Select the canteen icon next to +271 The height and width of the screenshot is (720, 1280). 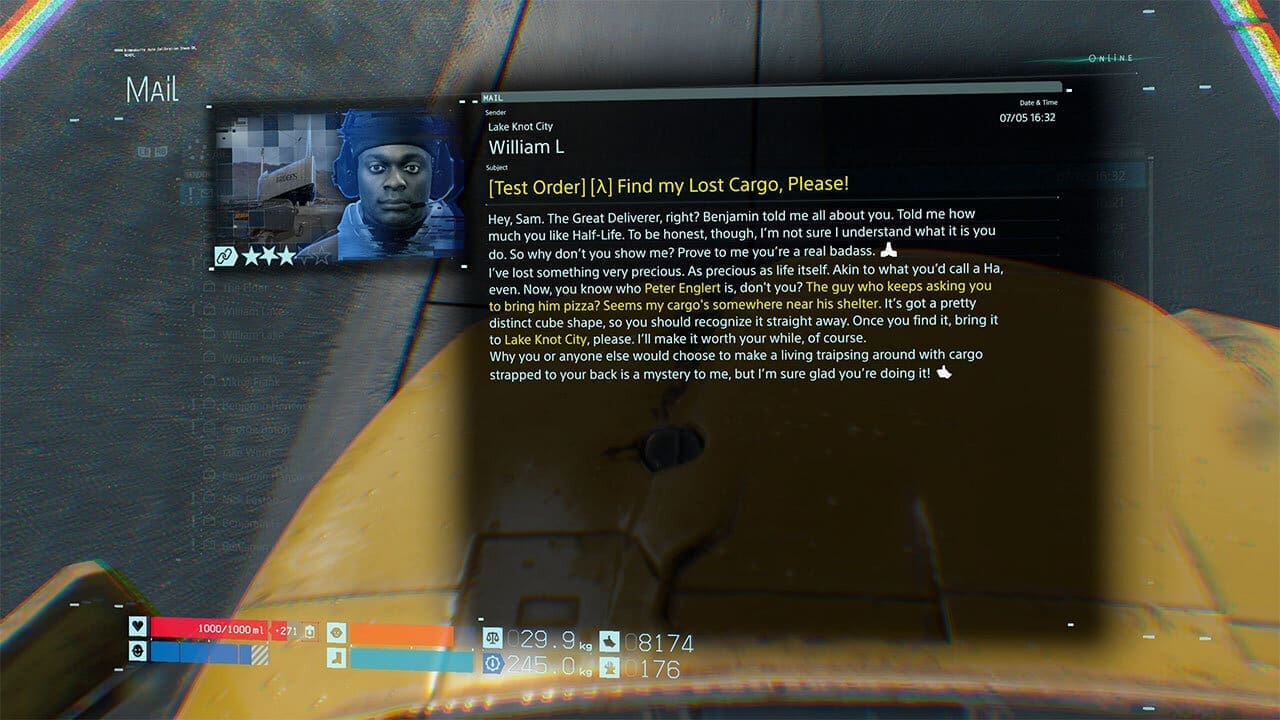coord(310,630)
